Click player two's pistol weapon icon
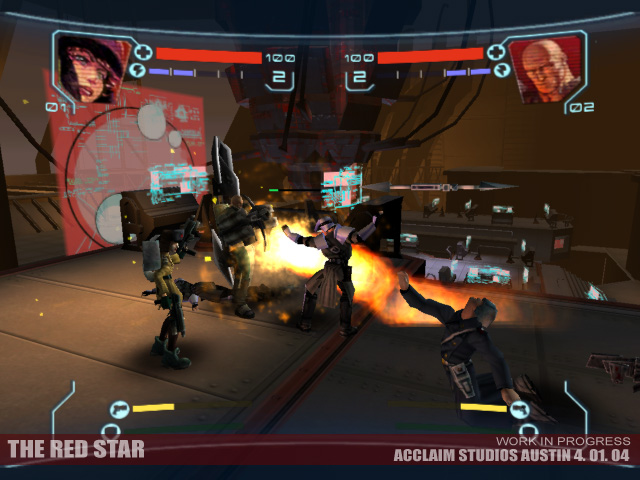 click(x=518, y=408)
